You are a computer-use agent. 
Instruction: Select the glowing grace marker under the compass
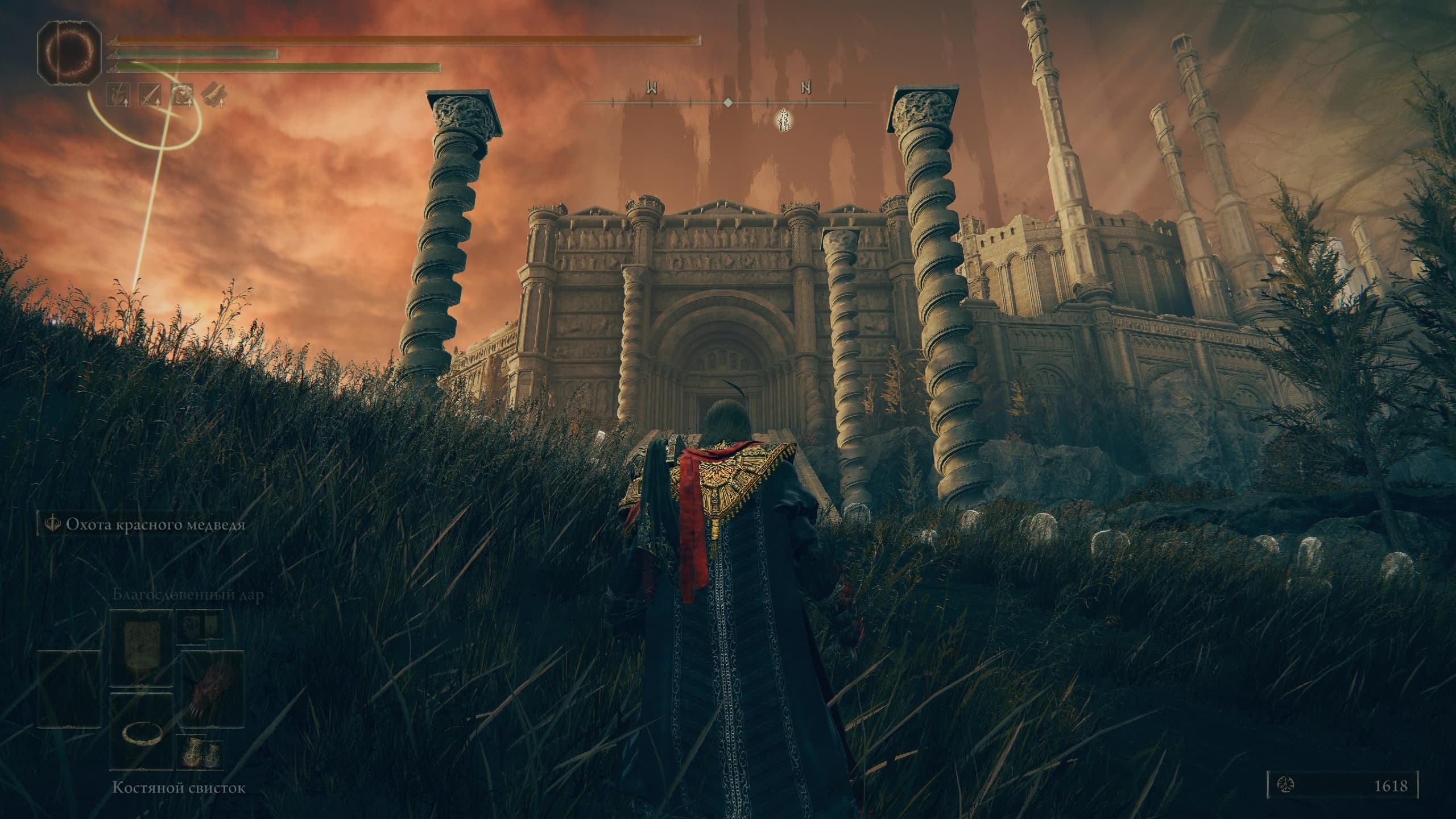pyautogui.click(x=785, y=121)
